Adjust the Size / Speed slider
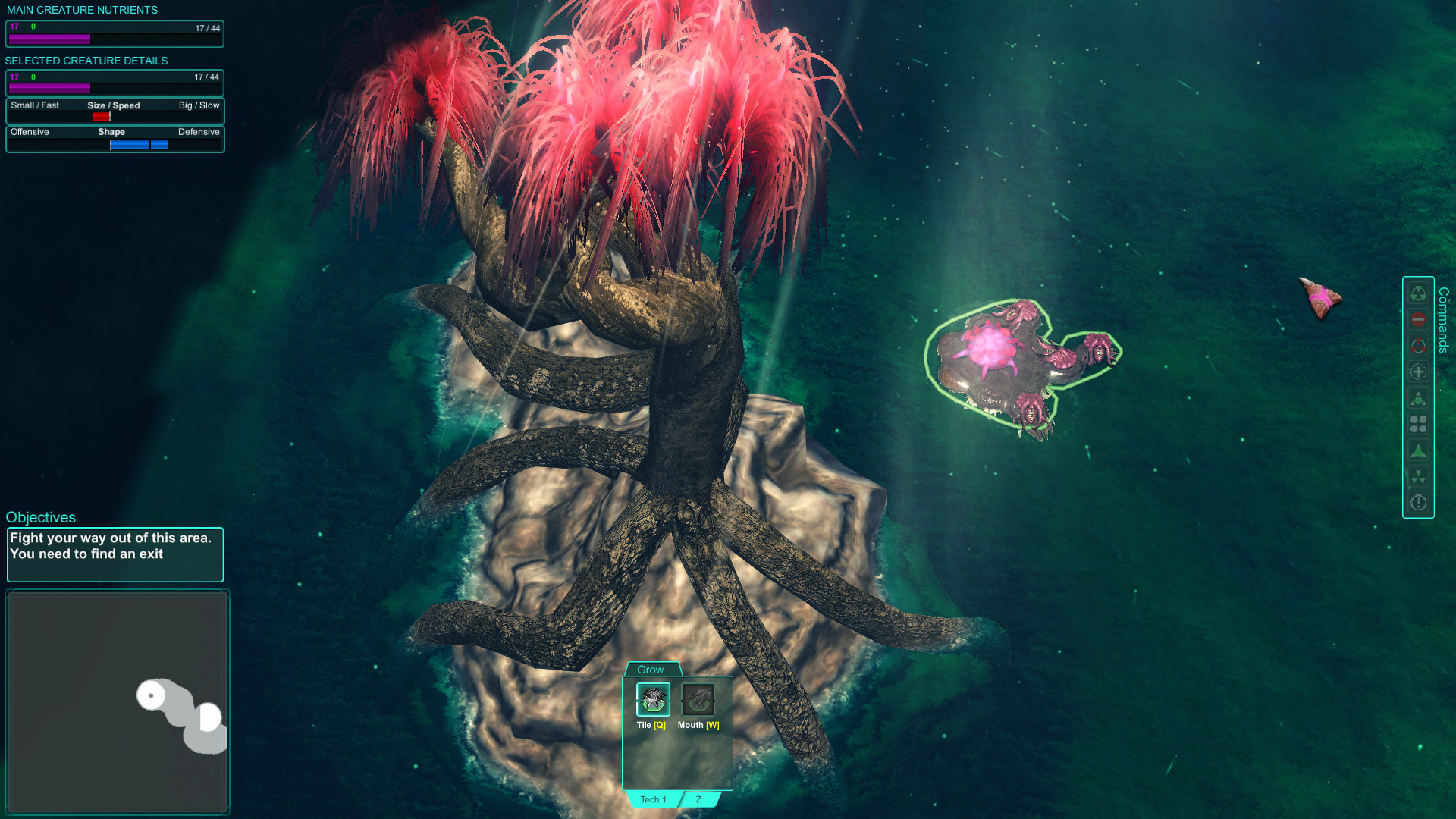This screenshot has width=1456, height=819. pos(101,115)
